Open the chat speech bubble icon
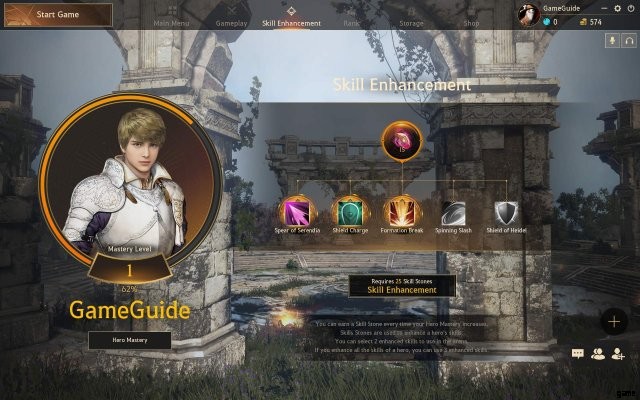640x400 pixels. [578, 353]
